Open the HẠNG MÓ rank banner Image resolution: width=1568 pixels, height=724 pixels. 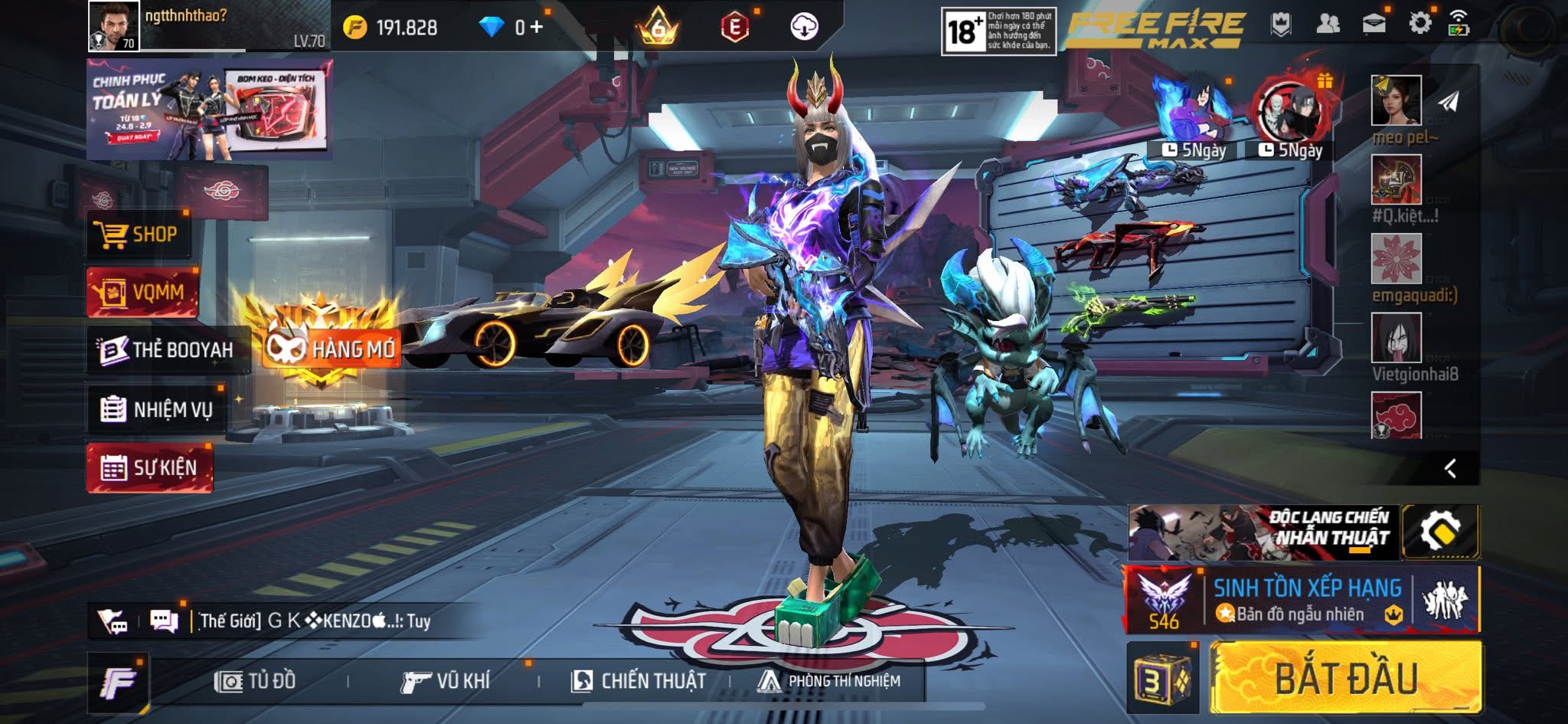tap(331, 349)
